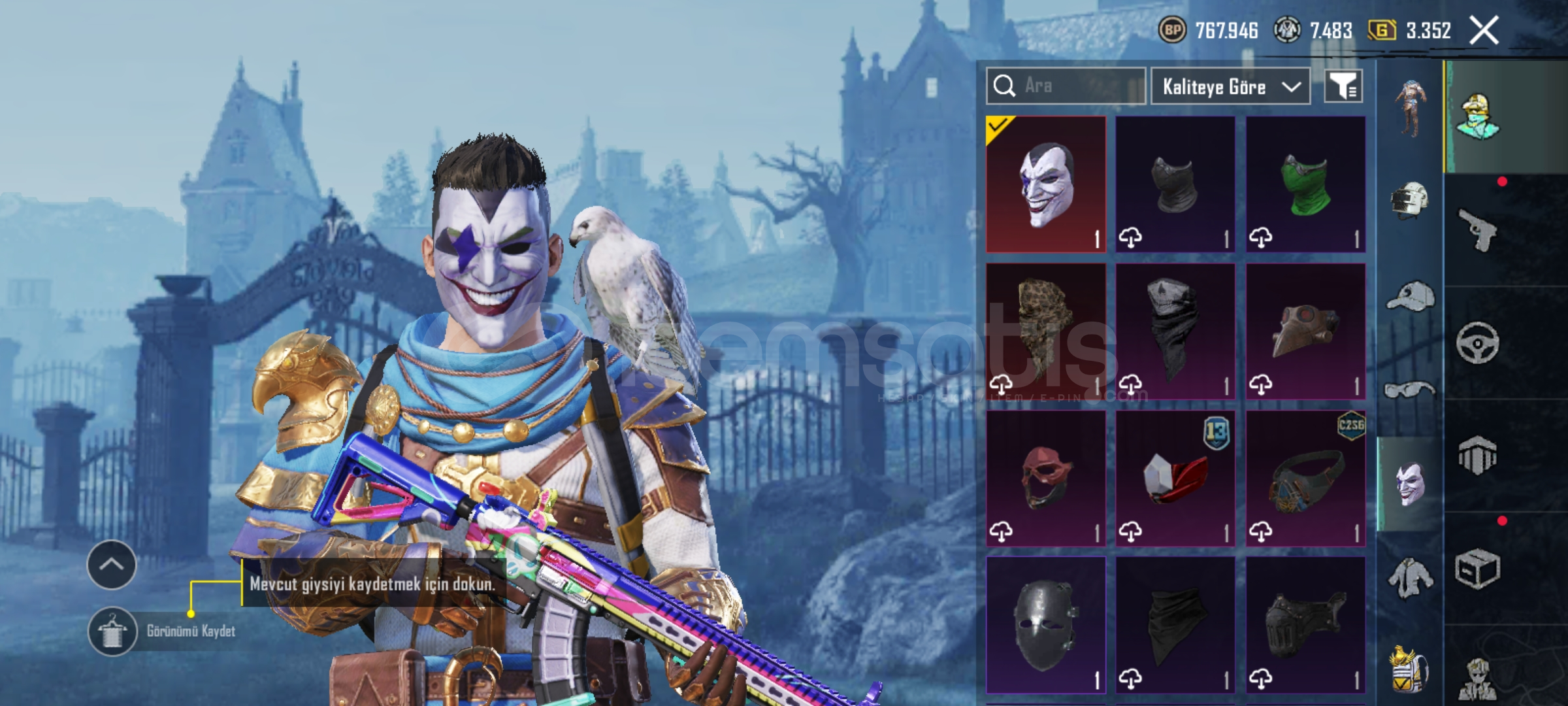The image size is (1568, 706).
Task: Open the filter options button
Action: tap(1343, 86)
